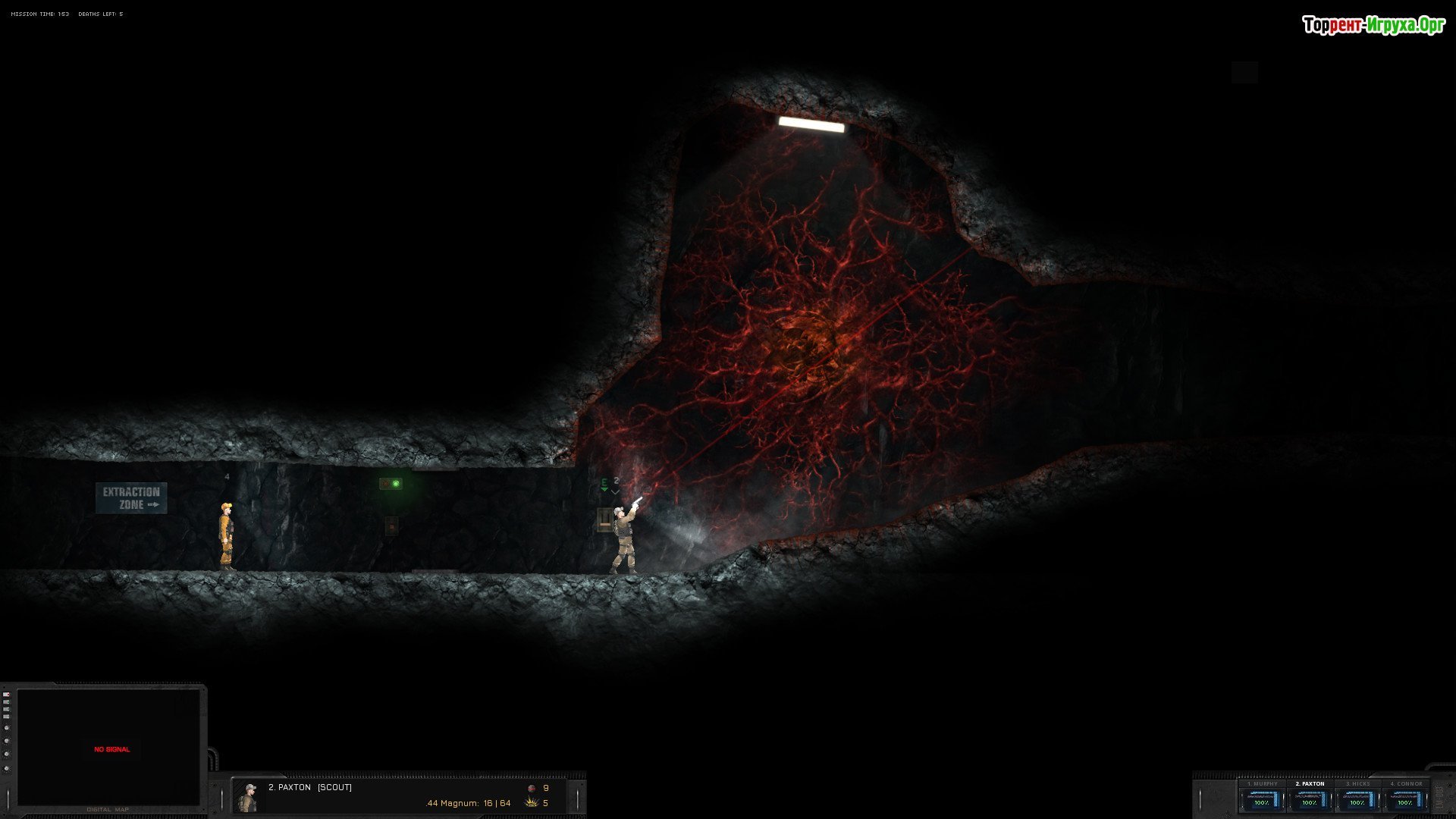
Task: Select the explosive burst icon
Action: click(532, 803)
